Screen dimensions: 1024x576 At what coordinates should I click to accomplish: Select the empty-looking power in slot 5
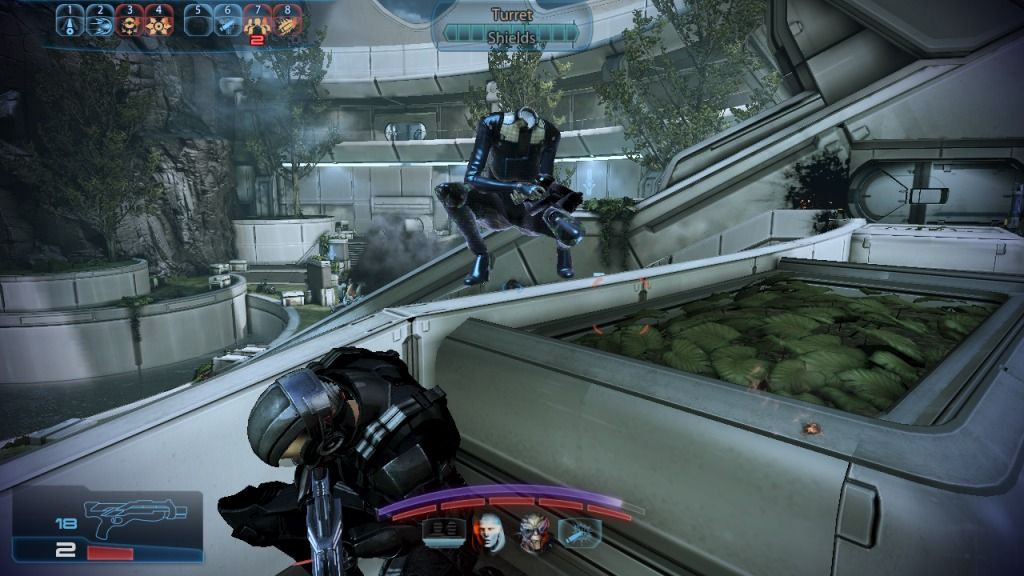(198, 21)
